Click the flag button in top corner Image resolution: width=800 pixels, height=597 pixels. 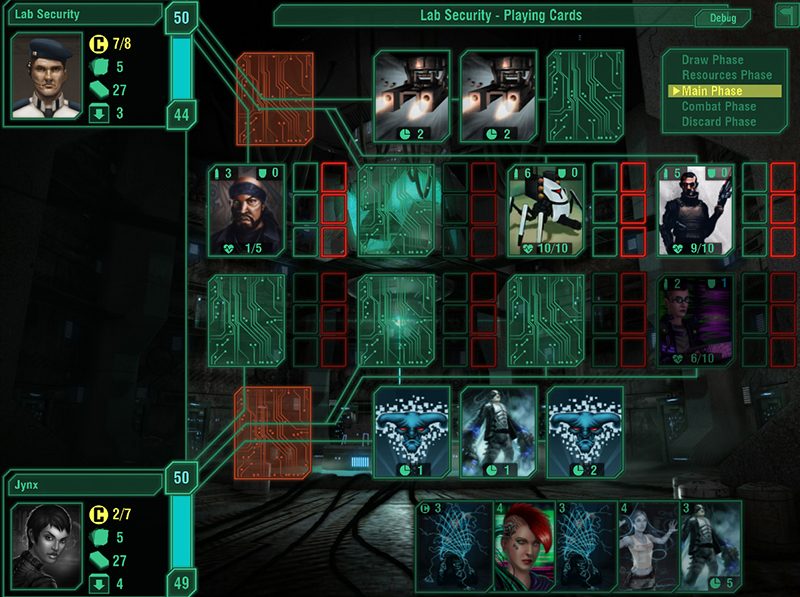[785, 14]
